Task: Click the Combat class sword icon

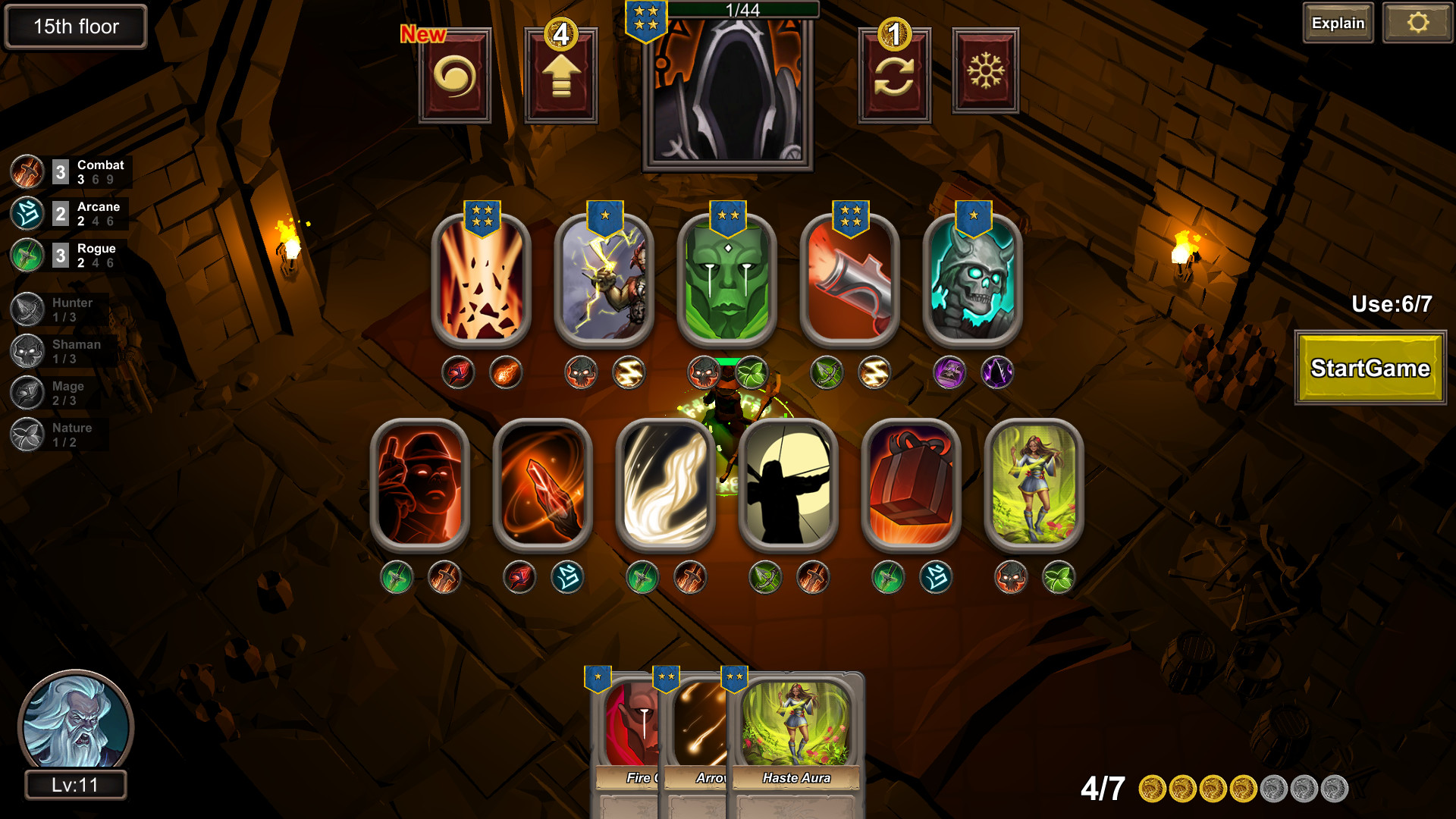Action: point(27,171)
